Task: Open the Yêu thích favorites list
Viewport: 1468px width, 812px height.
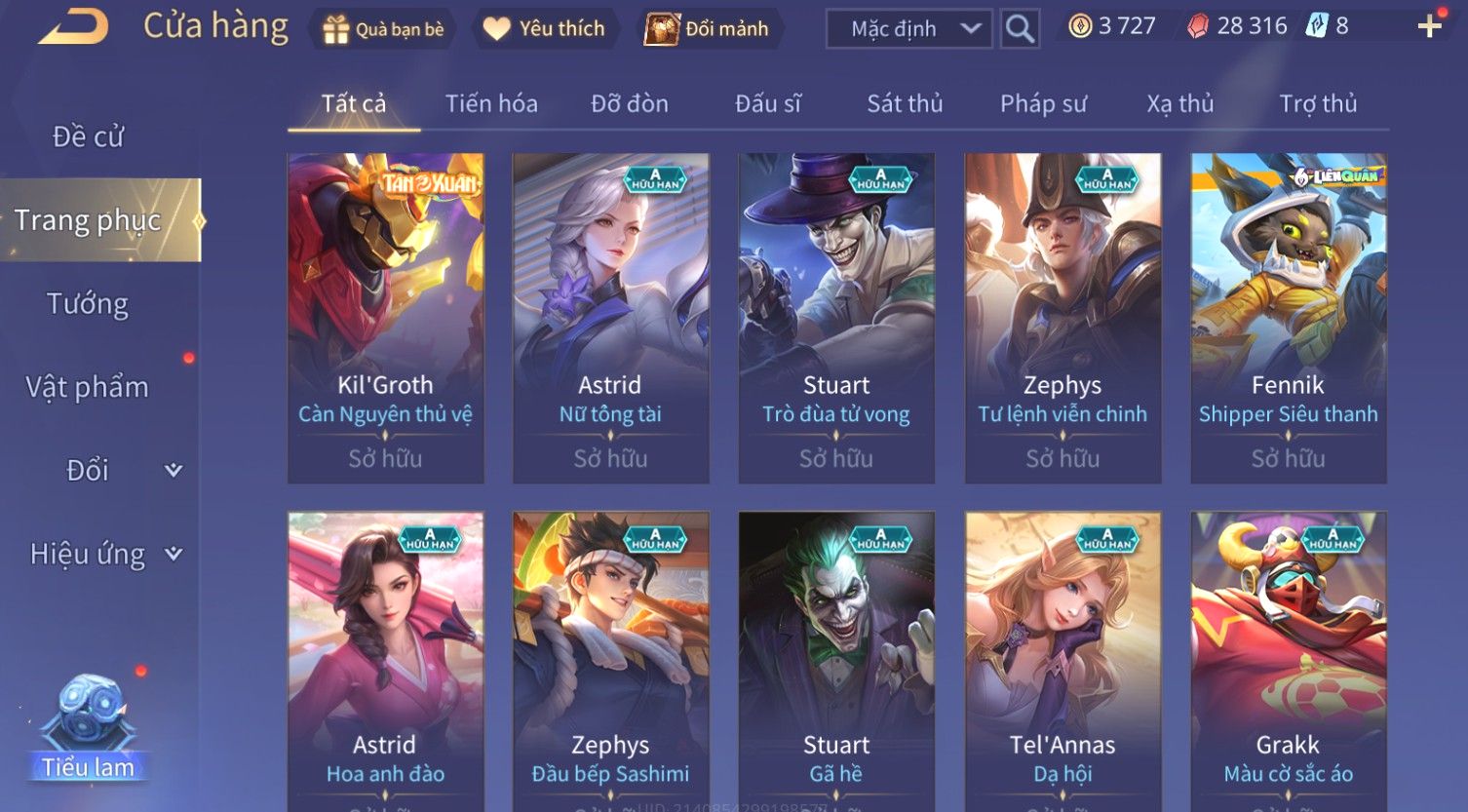Action: (x=544, y=29)
